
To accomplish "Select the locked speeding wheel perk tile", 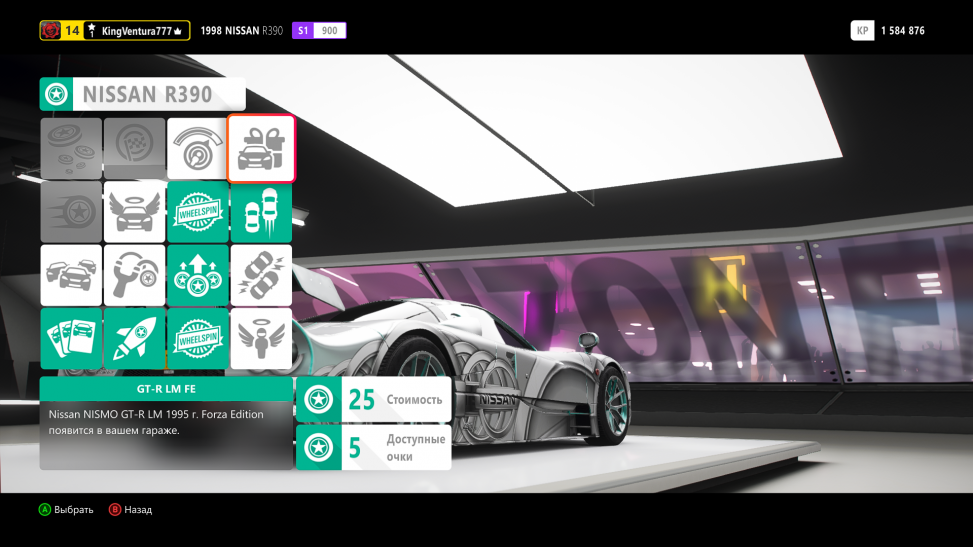I will [71, 211].
